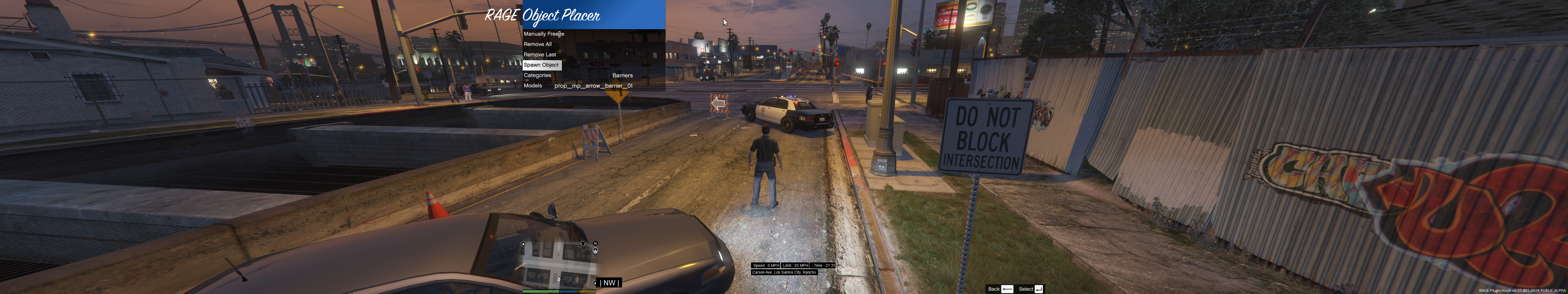
Task: Click the North indicator on the minimap
Action: [595, 243]
